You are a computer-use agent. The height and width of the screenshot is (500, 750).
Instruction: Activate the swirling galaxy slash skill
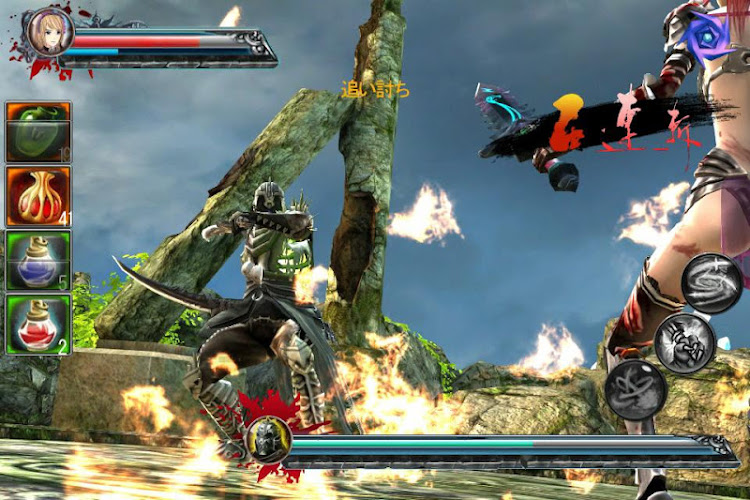pos(711,283)
